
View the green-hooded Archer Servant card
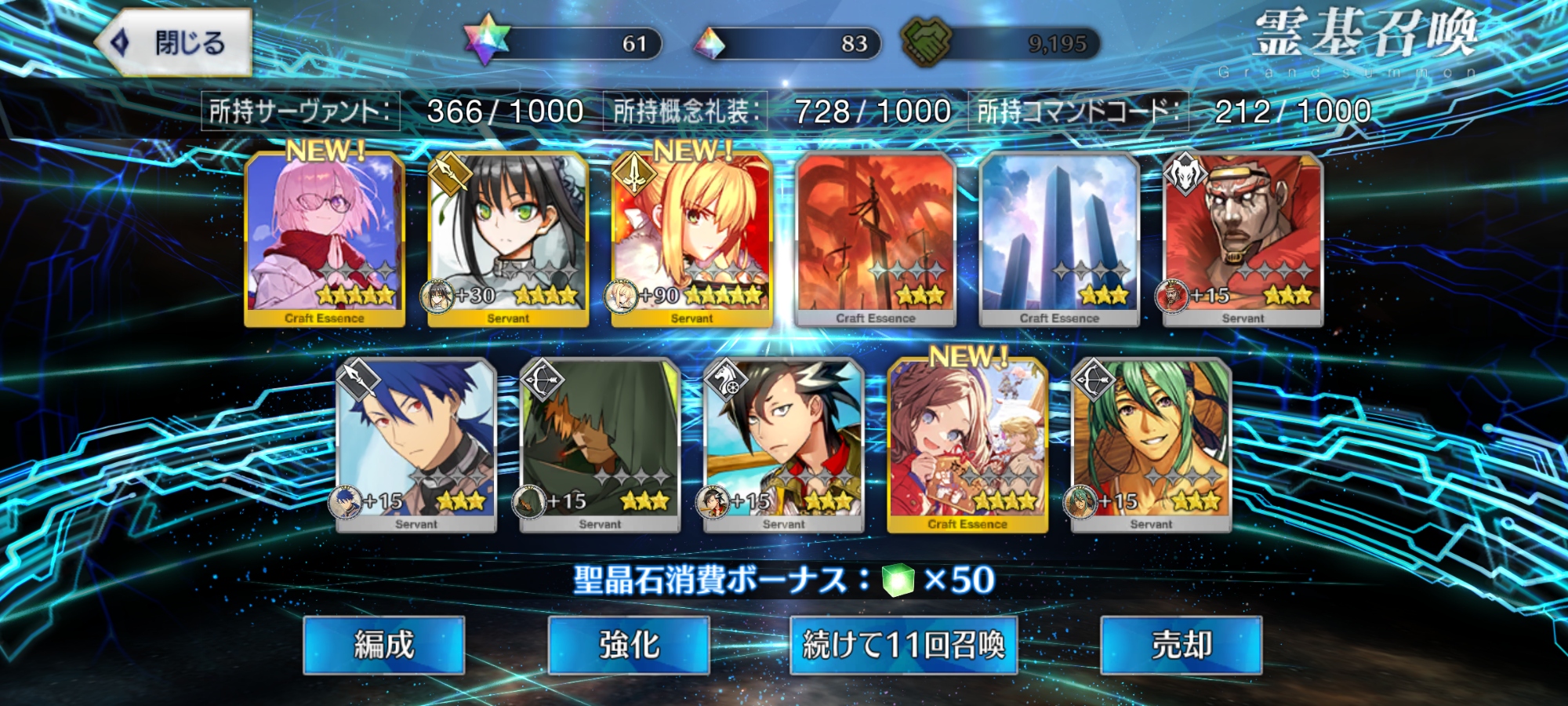600,445
